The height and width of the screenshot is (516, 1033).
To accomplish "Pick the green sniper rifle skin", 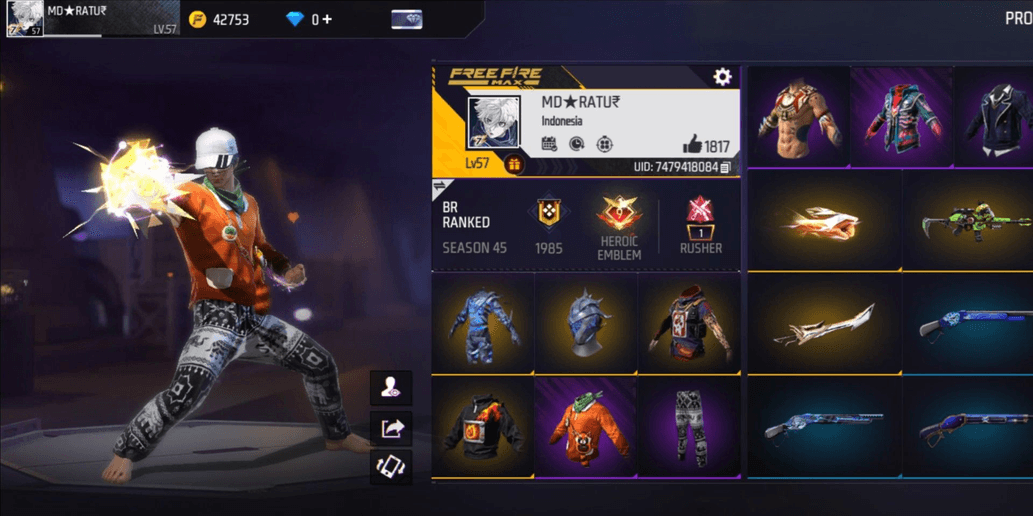I will click(967, 220).
